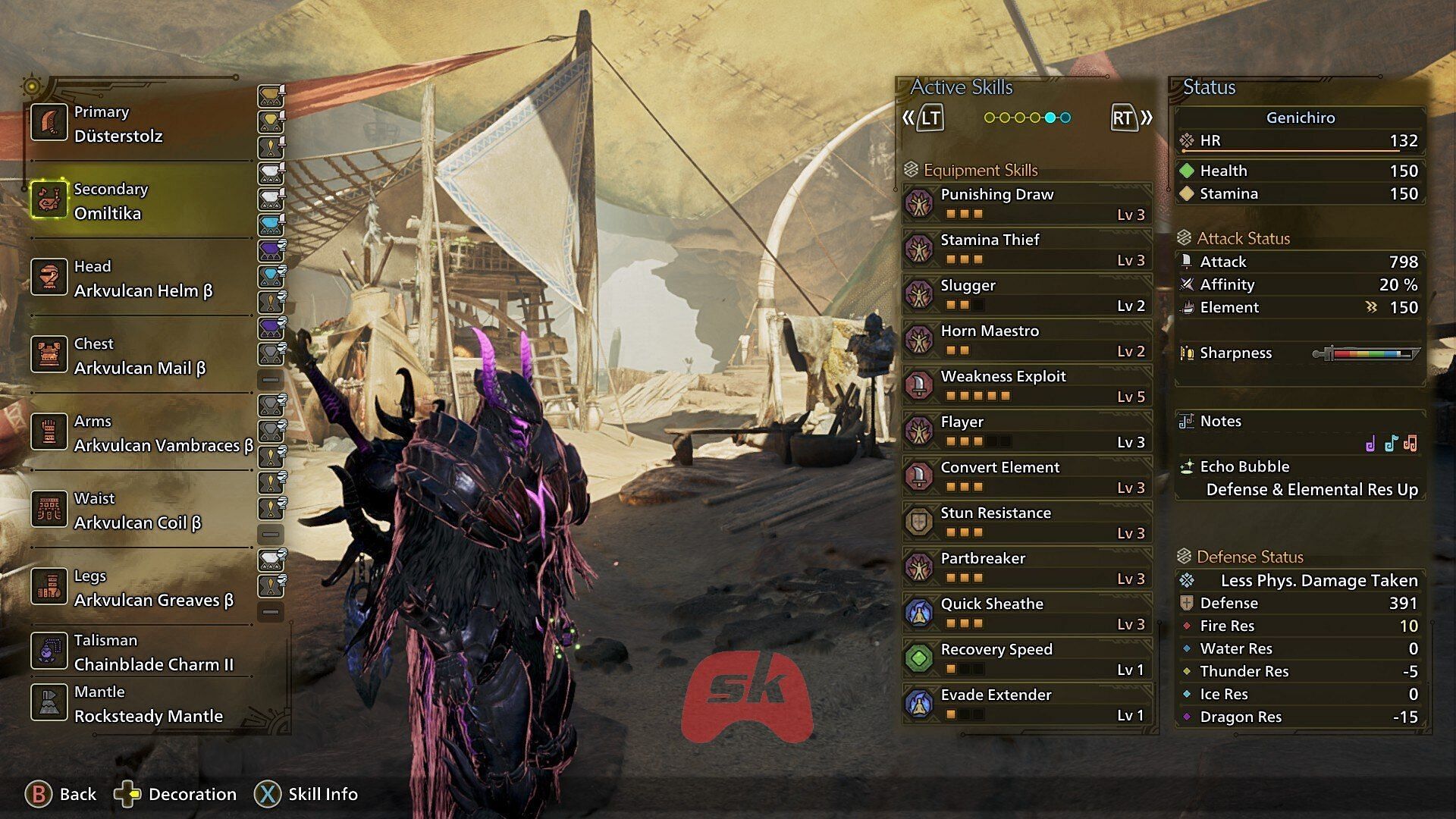Choose the Evade Extender skill entry
Image resolution: width=1456 pixels, height=819 pixels.
1027,704
